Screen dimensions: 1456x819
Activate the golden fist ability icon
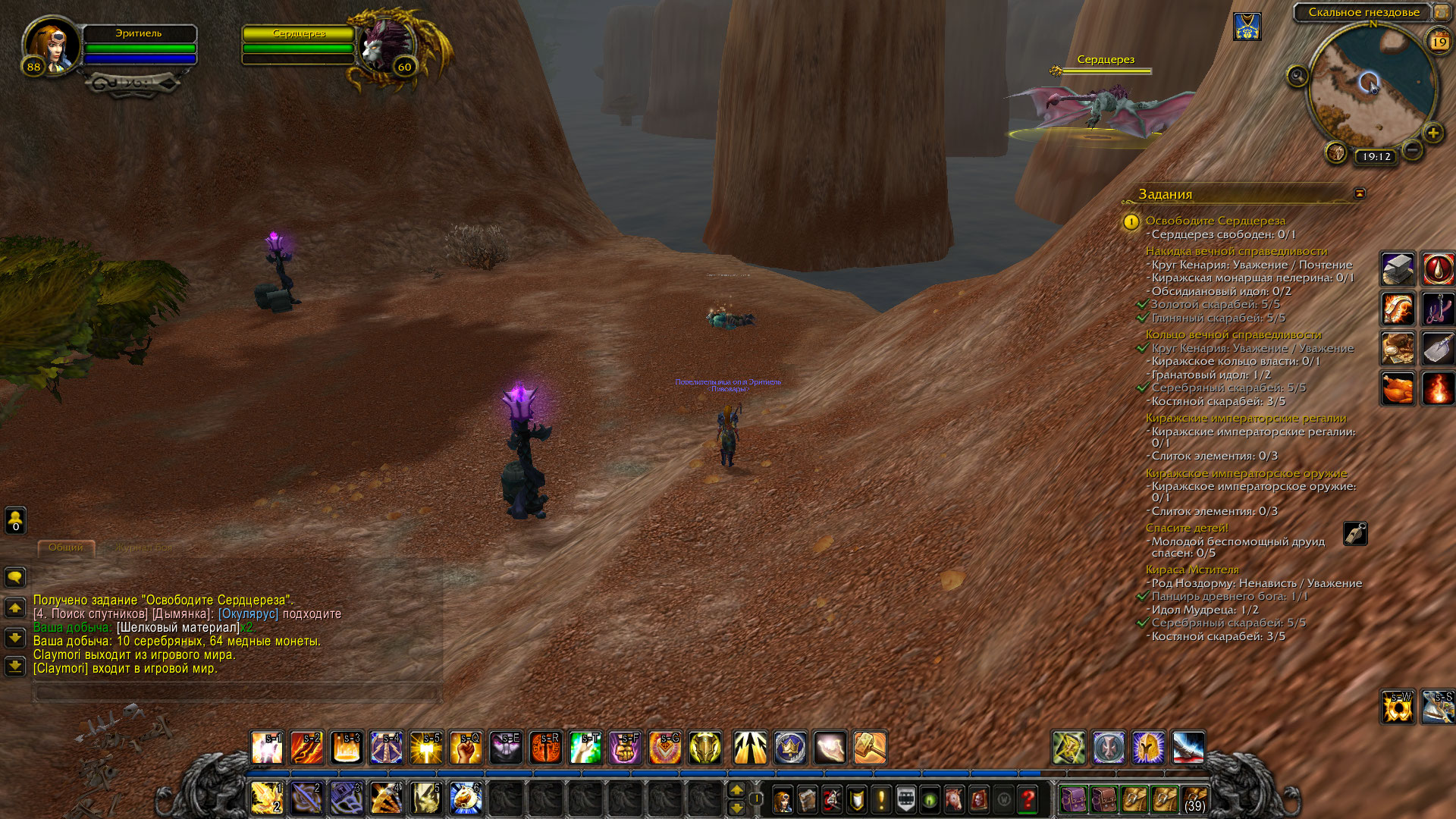click(466, 748)
